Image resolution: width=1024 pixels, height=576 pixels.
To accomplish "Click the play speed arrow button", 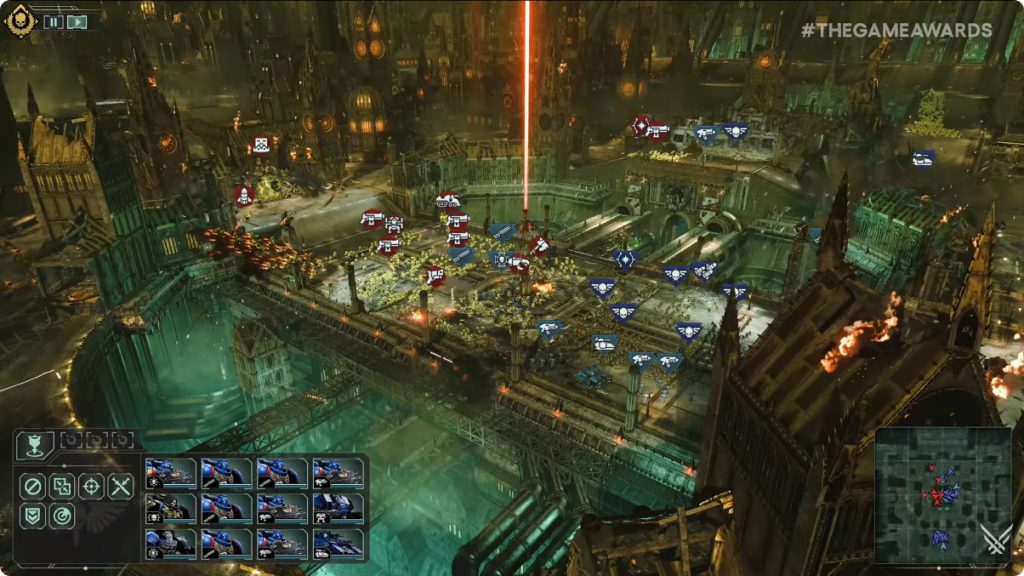I will click(77, 21).
